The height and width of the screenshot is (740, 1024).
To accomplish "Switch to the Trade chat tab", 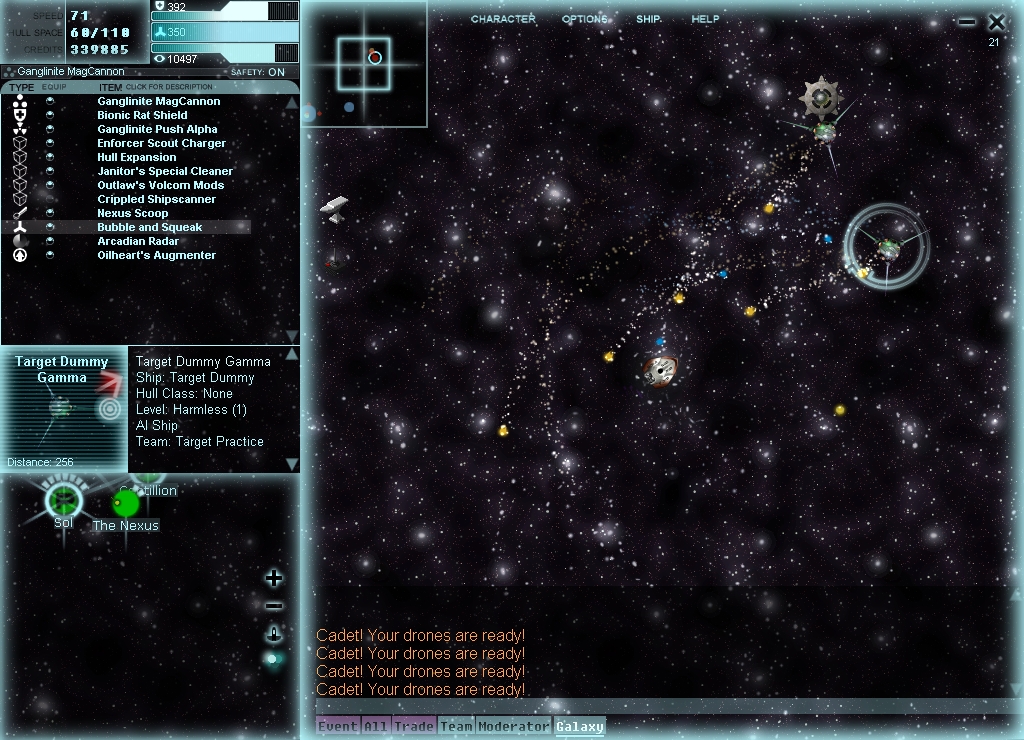I will point(413,726).
